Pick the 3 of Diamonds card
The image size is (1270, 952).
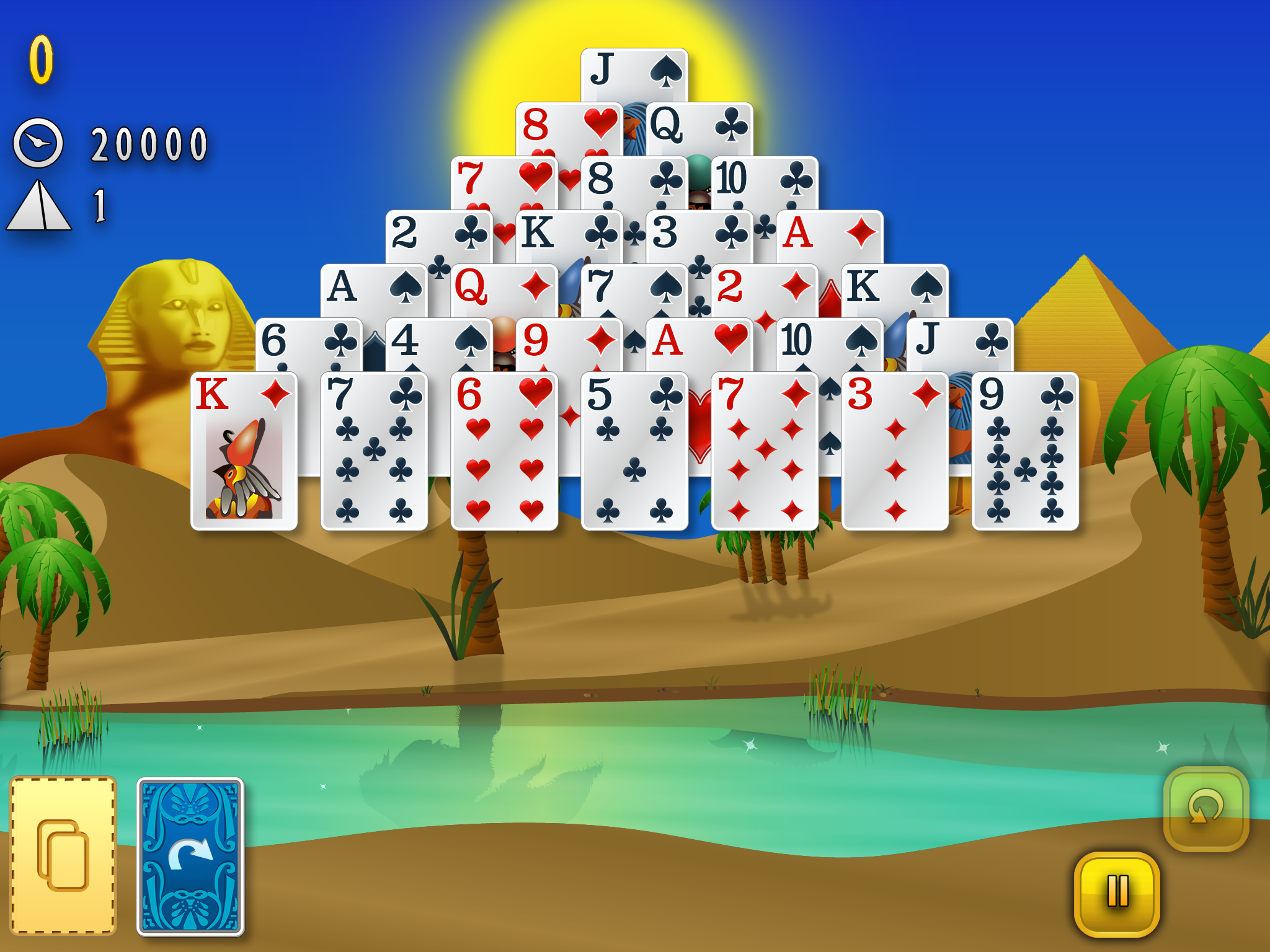tap(895, 451)
